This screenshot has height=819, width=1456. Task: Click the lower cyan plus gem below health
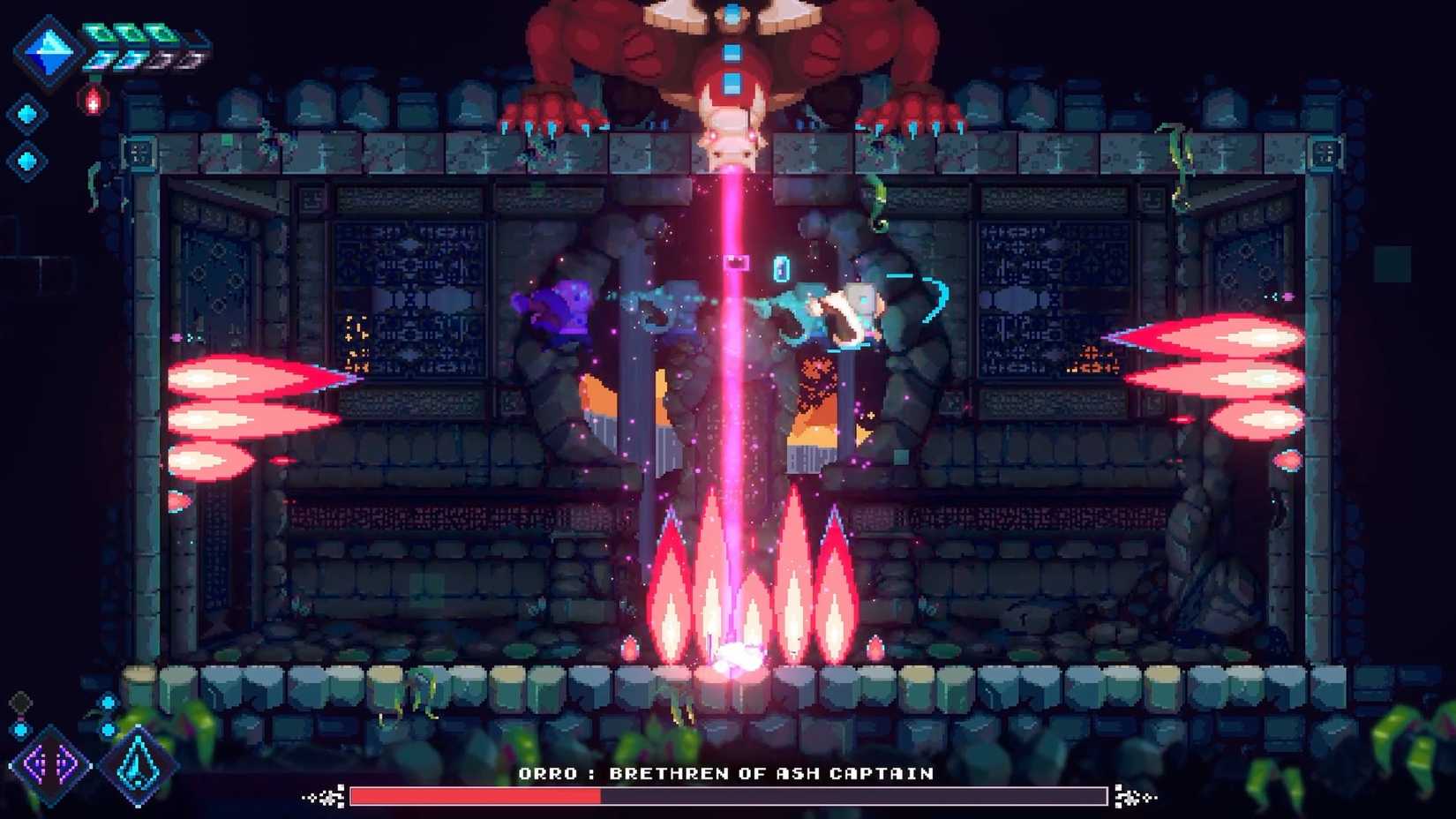point(26,158)
